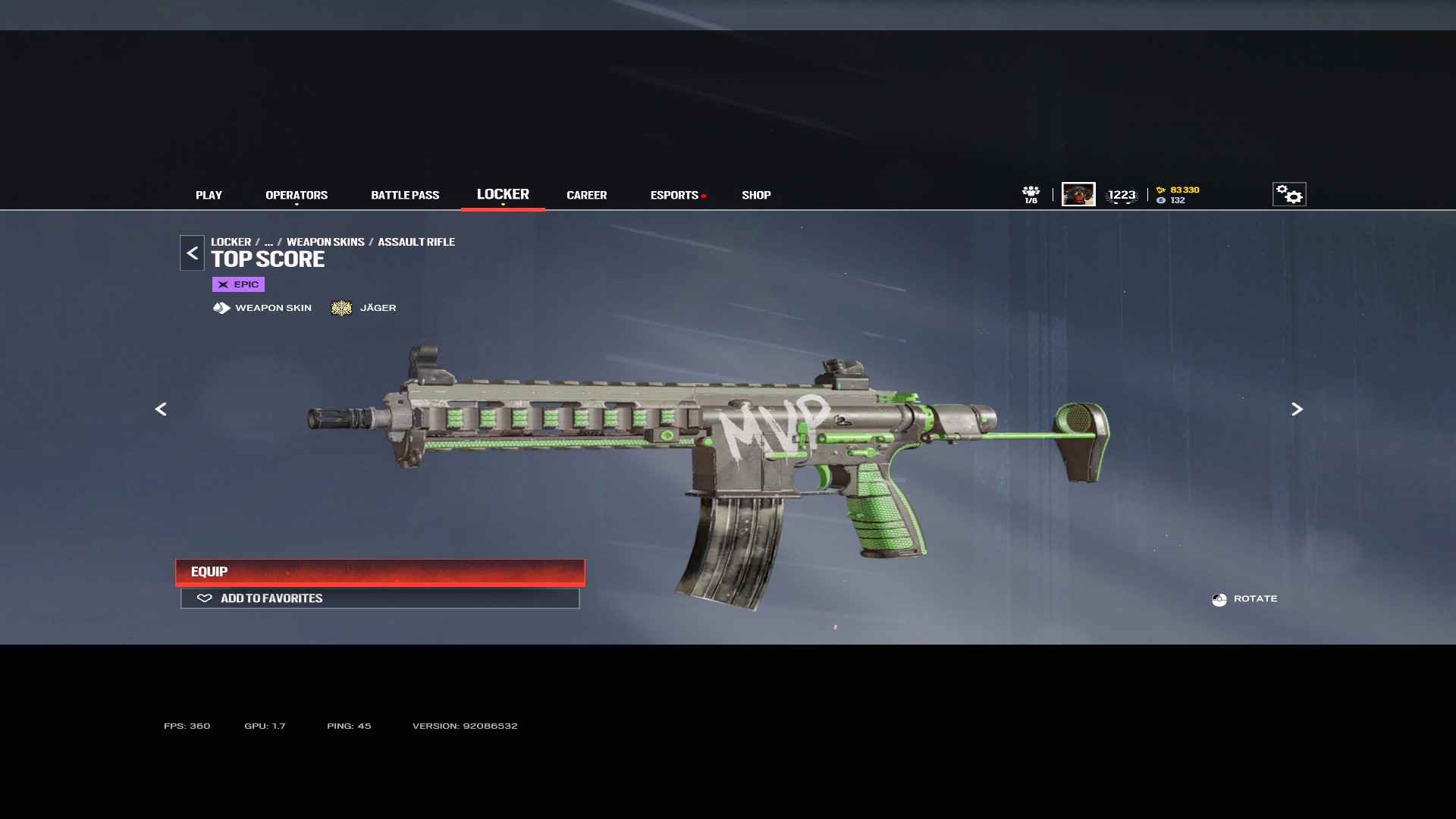Viewport: 1456px width, 819px height.
Task: Equip the Top Score weapon skin
Action: point(380,572)
